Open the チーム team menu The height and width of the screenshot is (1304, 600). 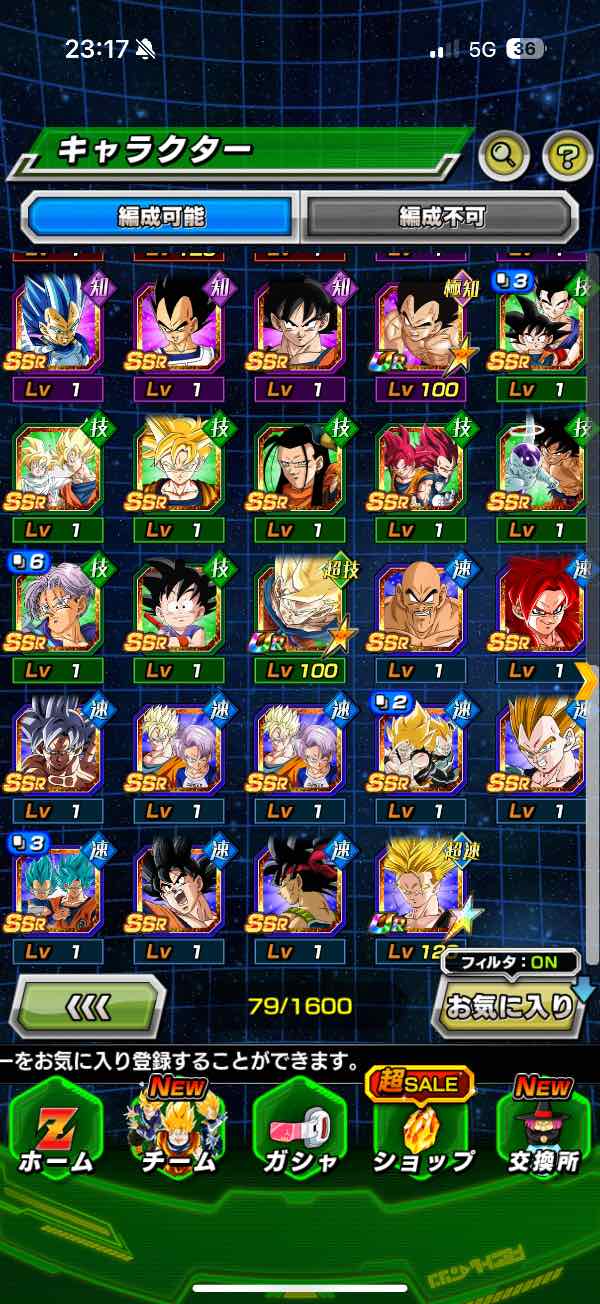tap(178, 1127)
